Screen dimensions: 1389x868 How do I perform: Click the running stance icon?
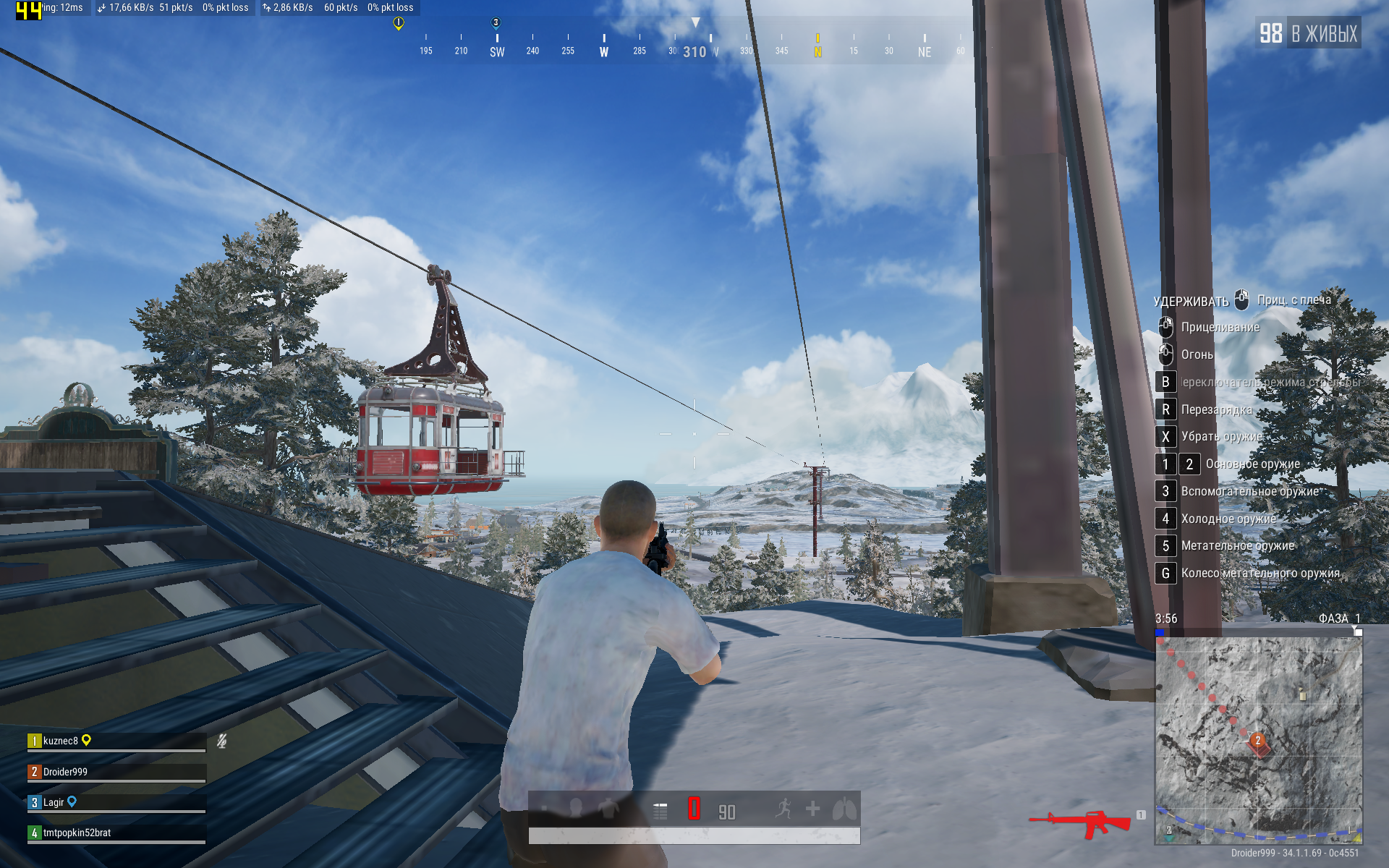point(783,809)
